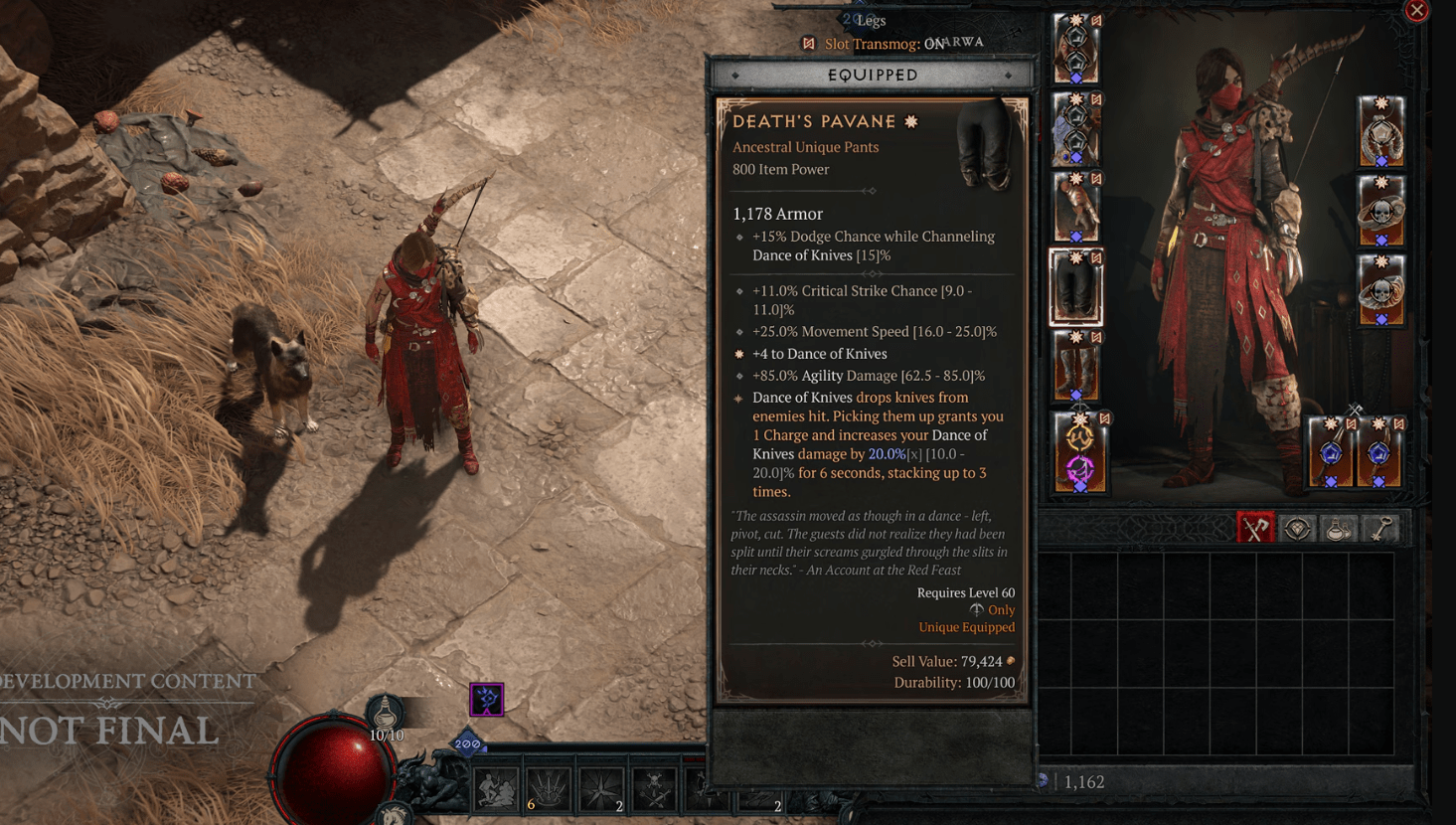The height and width of the screenshot is (825, 1456).
Task: Switch to the red Equipment inventory tab
Action: click(x=1255, y=529)
